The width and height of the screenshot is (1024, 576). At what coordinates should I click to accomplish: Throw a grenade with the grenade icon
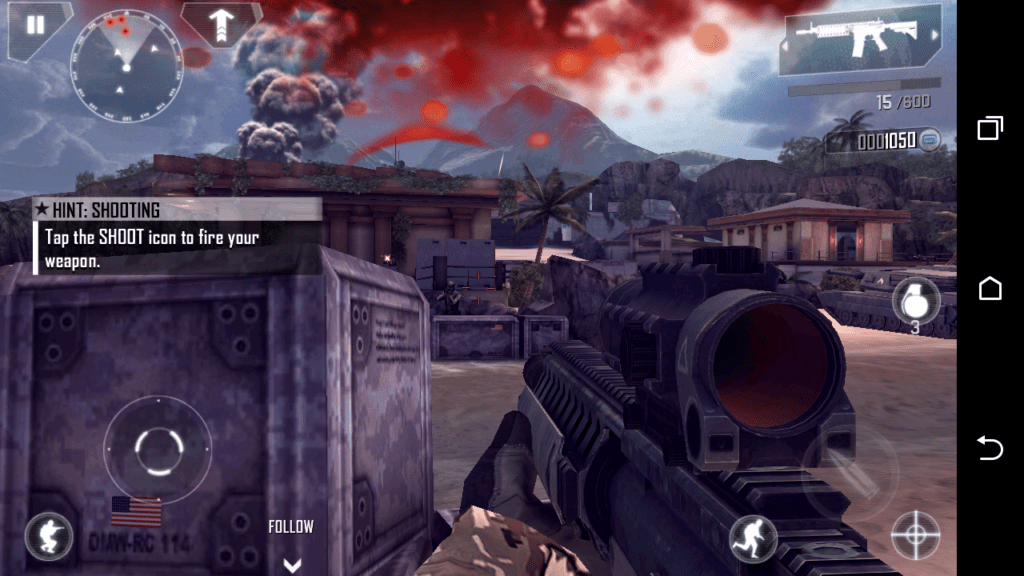pyautogui.click(x=915, y=299)
